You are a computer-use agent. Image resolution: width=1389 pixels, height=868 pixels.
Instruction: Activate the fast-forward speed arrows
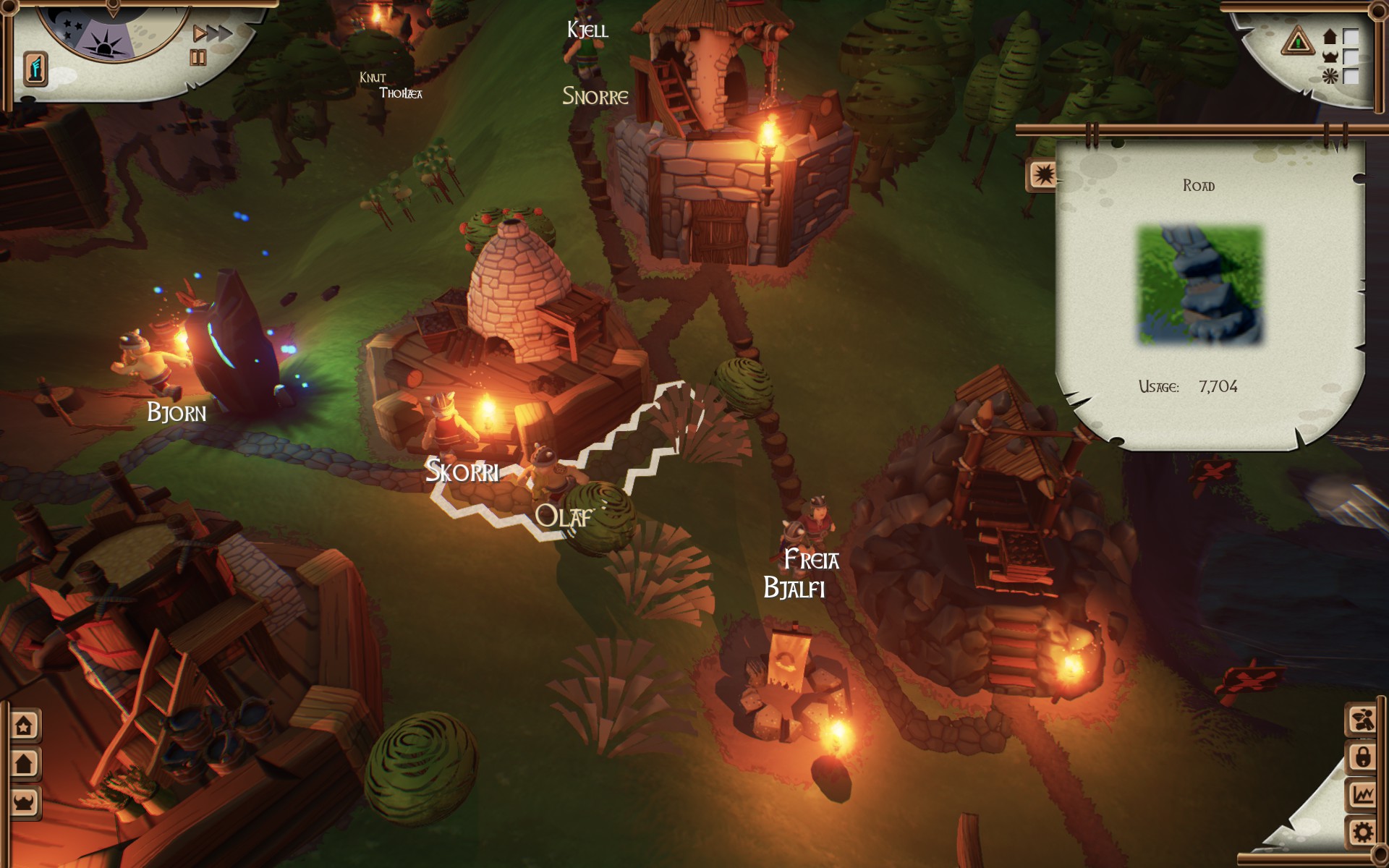pyautogui.click(x=219, y=33)
